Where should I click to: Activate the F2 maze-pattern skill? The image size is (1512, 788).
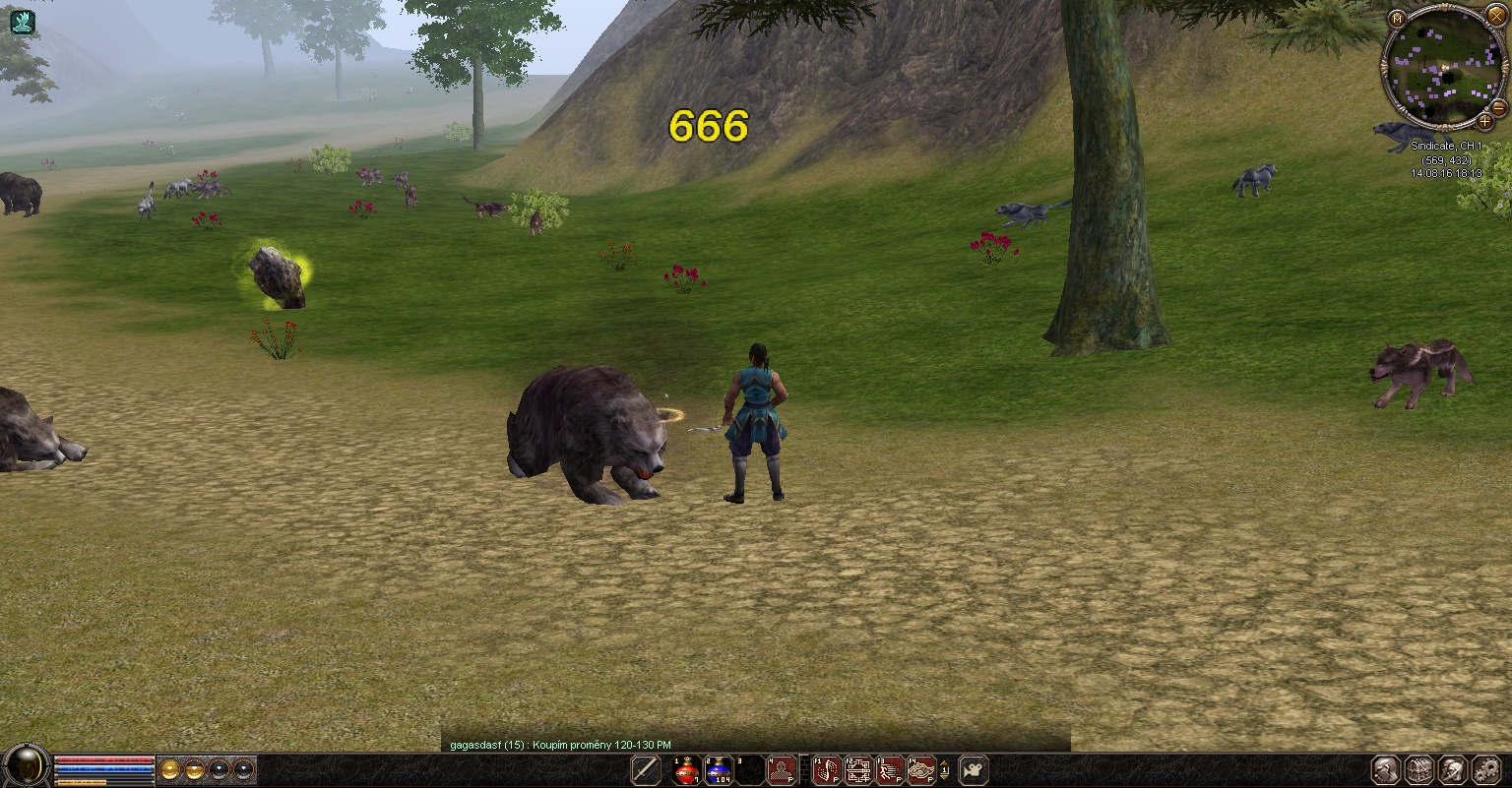[x=858, y=770]
